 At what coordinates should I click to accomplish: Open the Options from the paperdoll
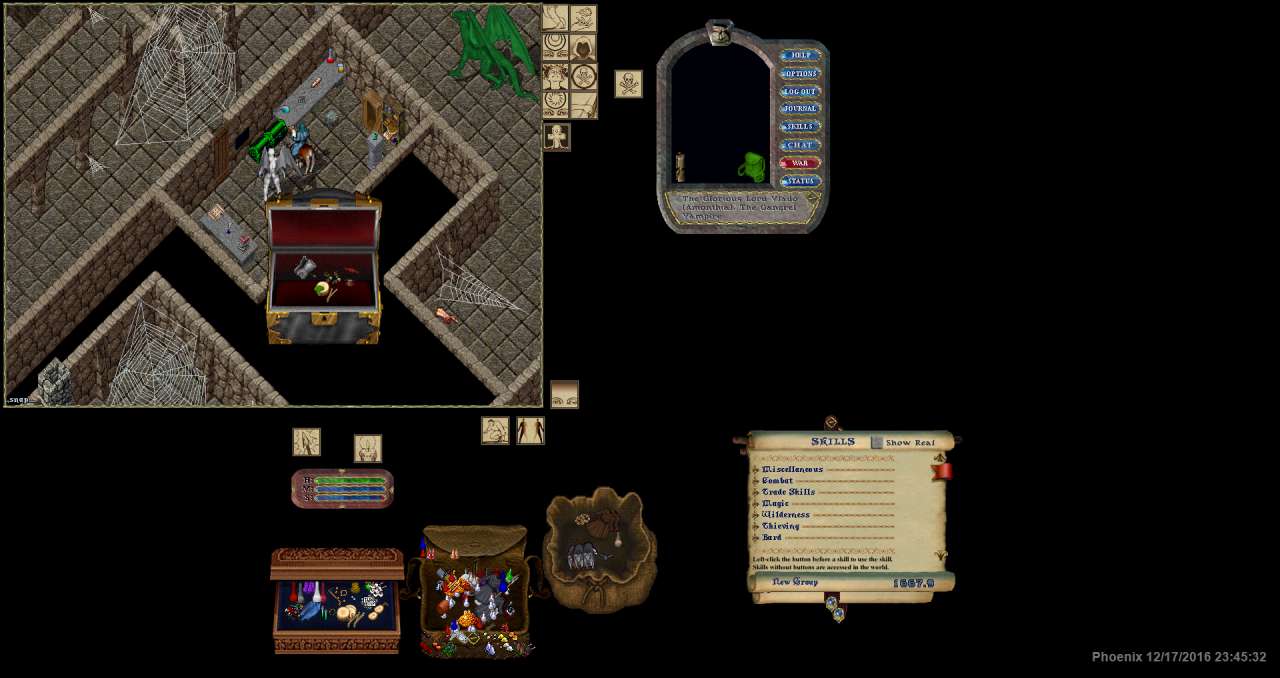[799, 74]
